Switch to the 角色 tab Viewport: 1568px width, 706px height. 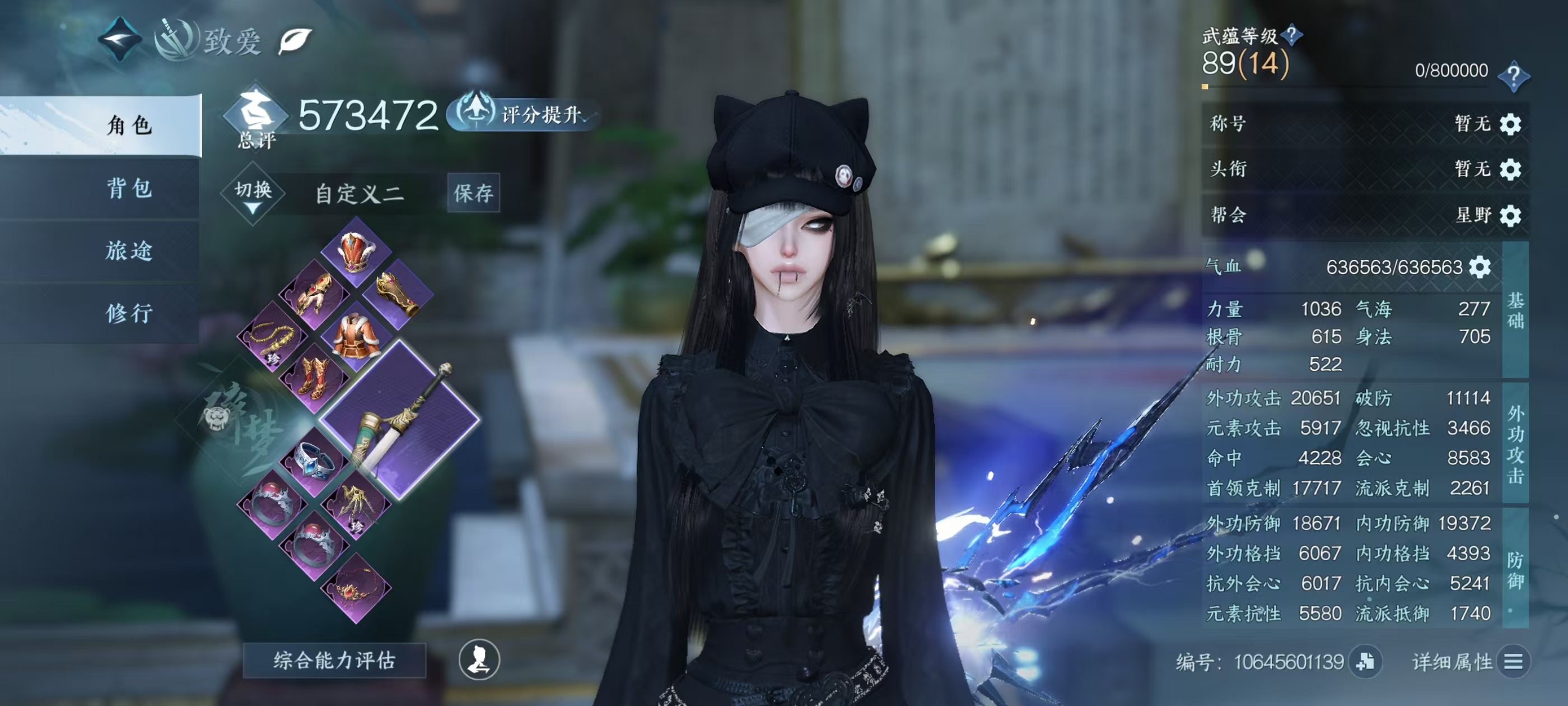[x=128, y=125]
